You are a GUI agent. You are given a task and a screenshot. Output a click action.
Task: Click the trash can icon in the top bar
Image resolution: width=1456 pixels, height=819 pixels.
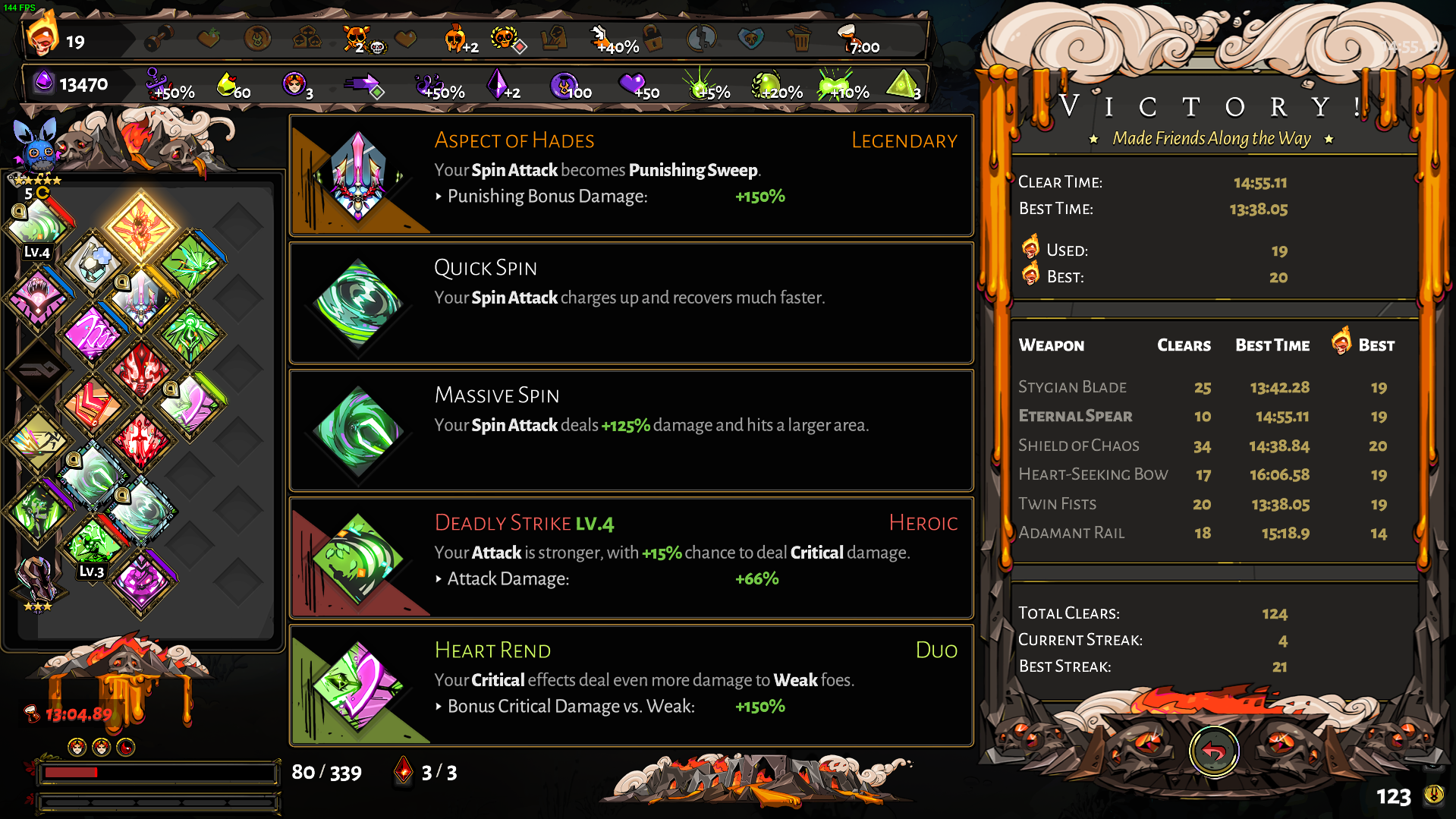[800, 36]
